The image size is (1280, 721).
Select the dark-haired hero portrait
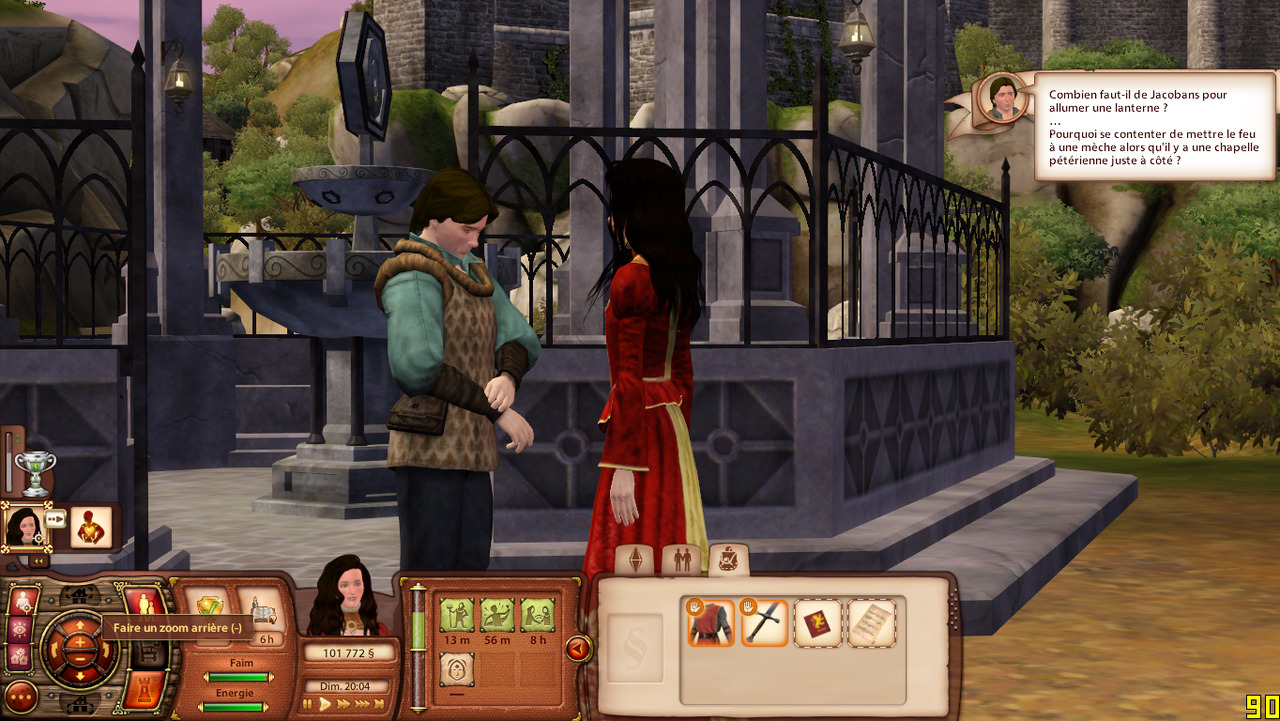click(22, 525)
